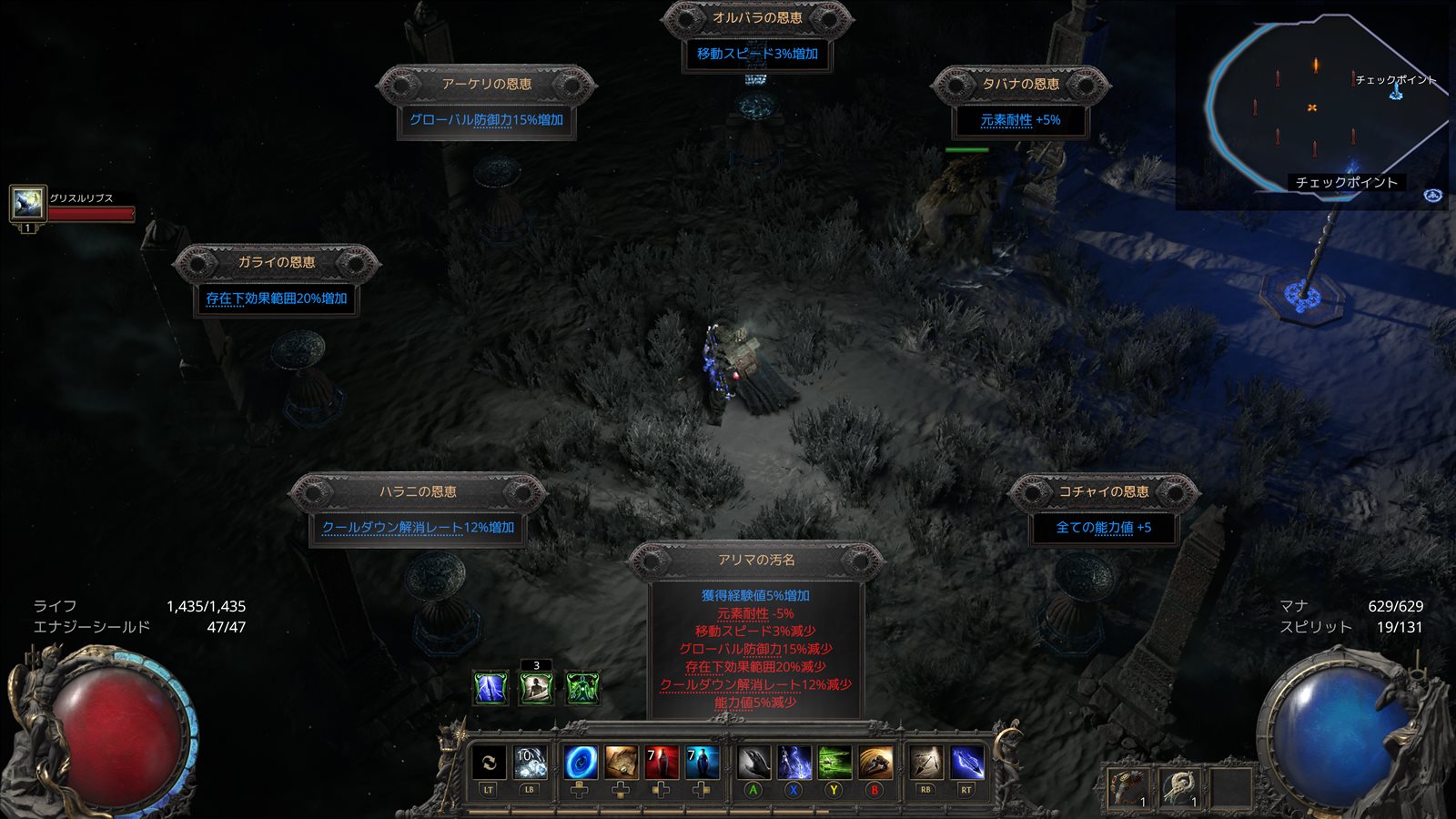The height and width of the screenshot is (819, 1456).
Task: Drink the blue mana flask
Action: (702, 763)
